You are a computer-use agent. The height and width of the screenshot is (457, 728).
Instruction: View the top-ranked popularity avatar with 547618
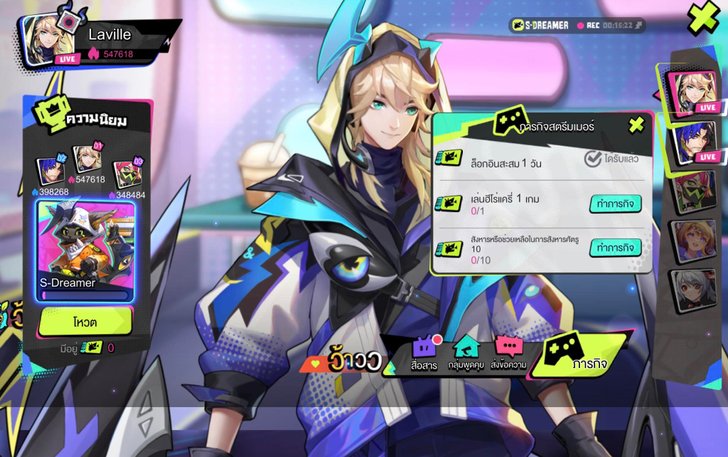(x=87, y=160)
